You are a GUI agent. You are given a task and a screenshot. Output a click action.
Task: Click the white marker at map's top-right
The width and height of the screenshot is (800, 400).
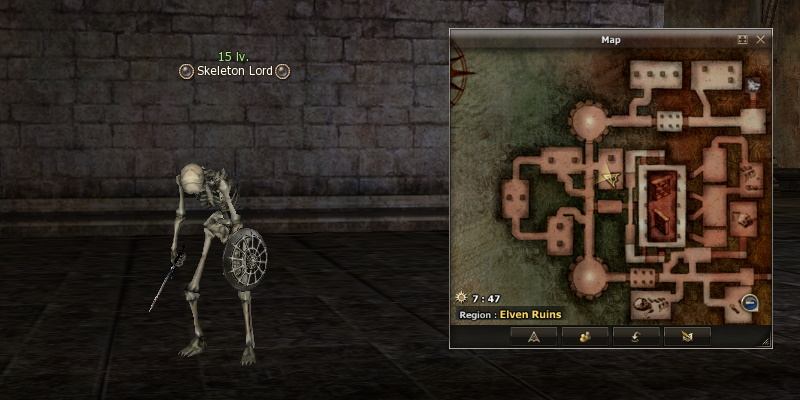tap(753, 86)
